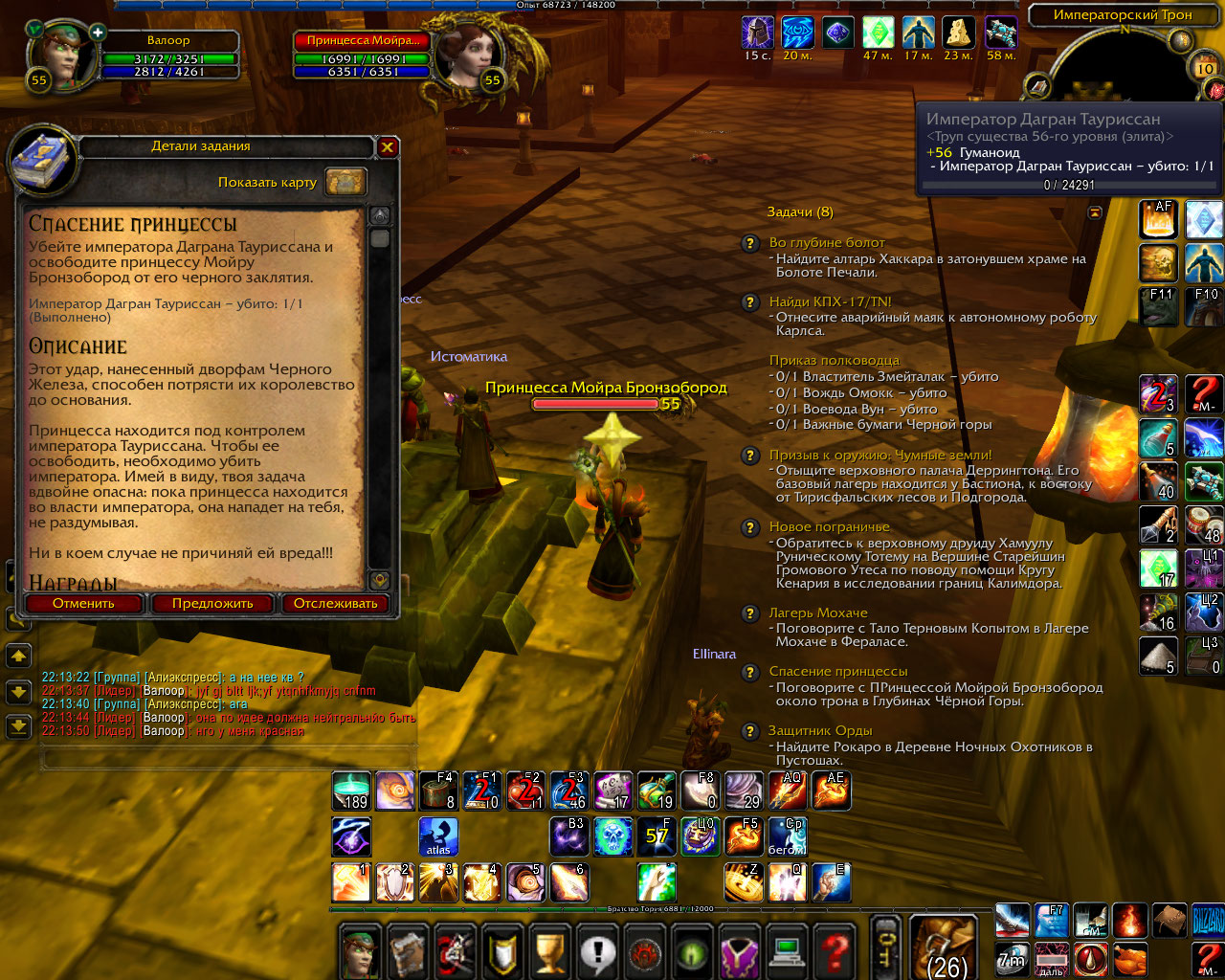Use the action bound to key 1
The image size is (1225, 980).
(351, 882)
